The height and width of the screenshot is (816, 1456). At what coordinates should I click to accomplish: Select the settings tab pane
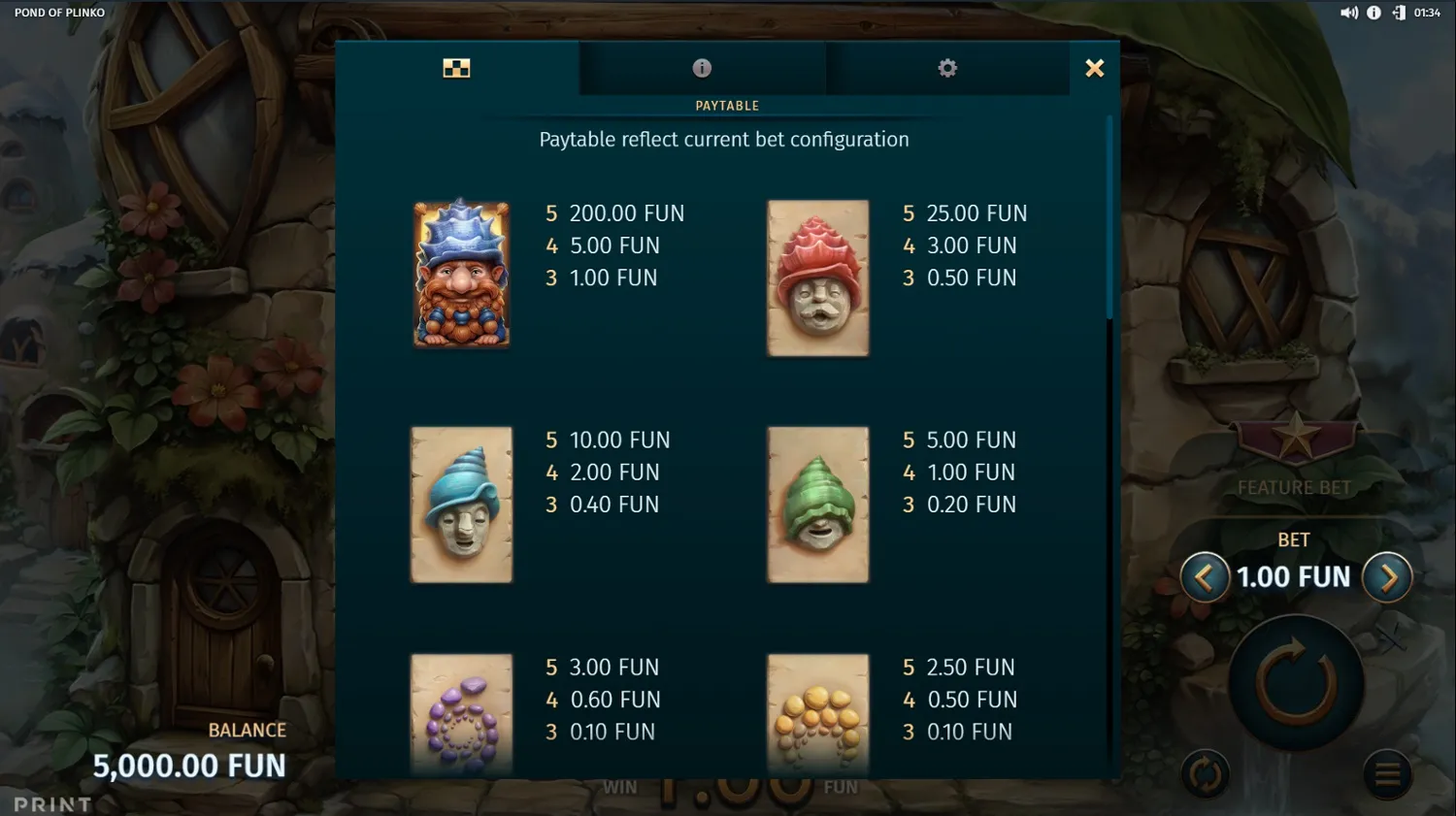coord(946,68)
